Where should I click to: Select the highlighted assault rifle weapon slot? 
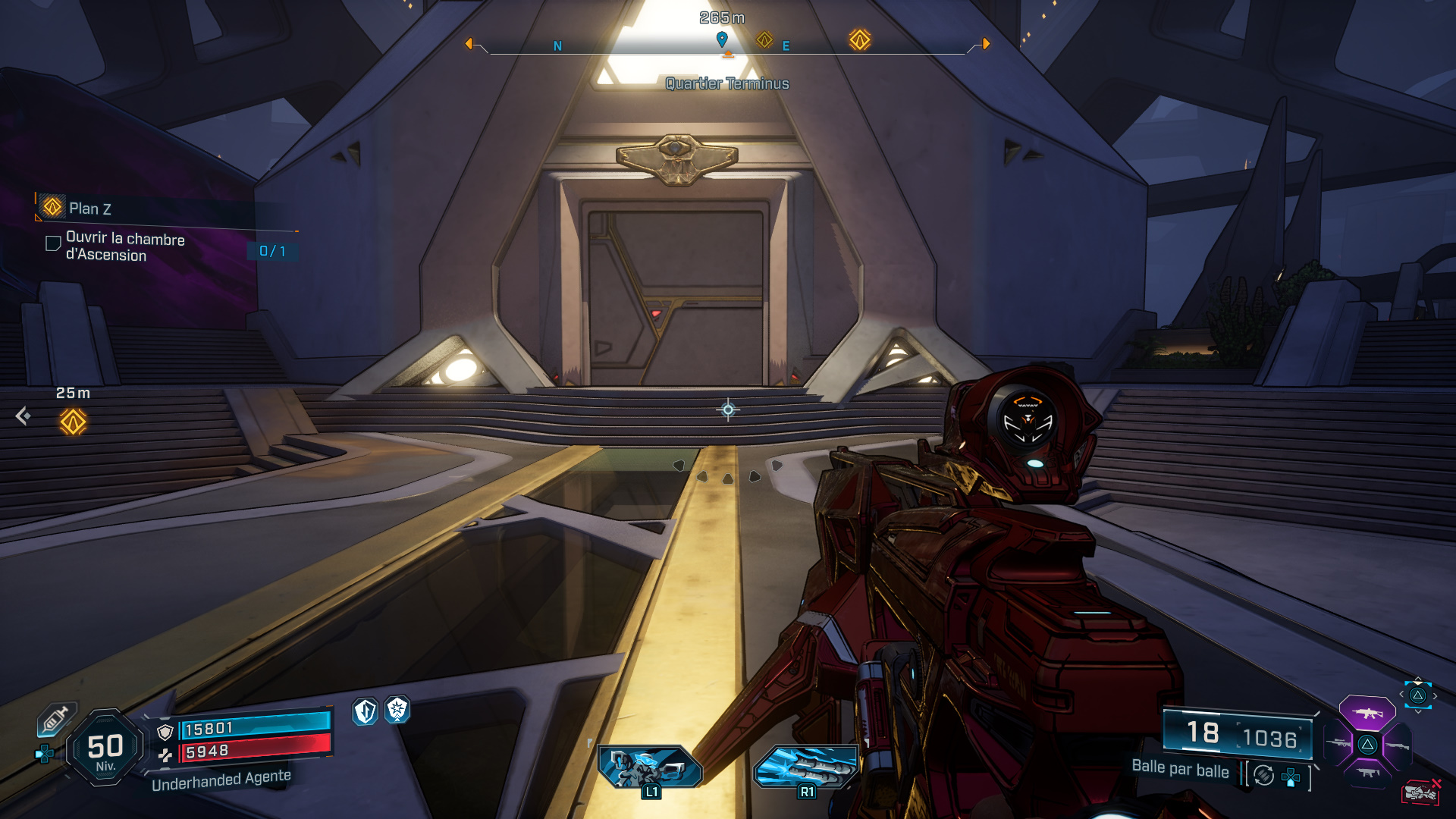(1367, 713)
